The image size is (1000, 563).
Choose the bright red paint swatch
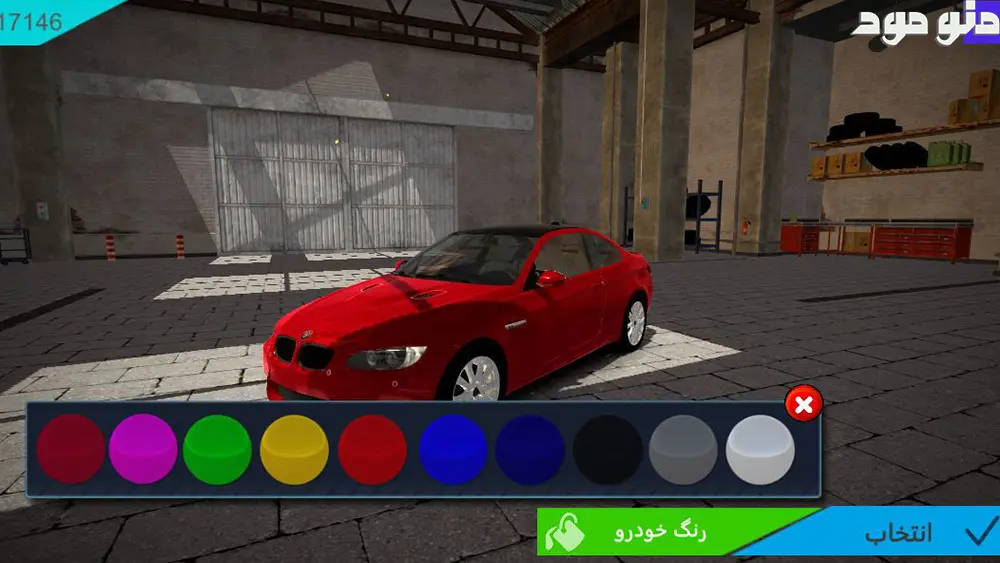pyautogui.click(x=372, y=450)
